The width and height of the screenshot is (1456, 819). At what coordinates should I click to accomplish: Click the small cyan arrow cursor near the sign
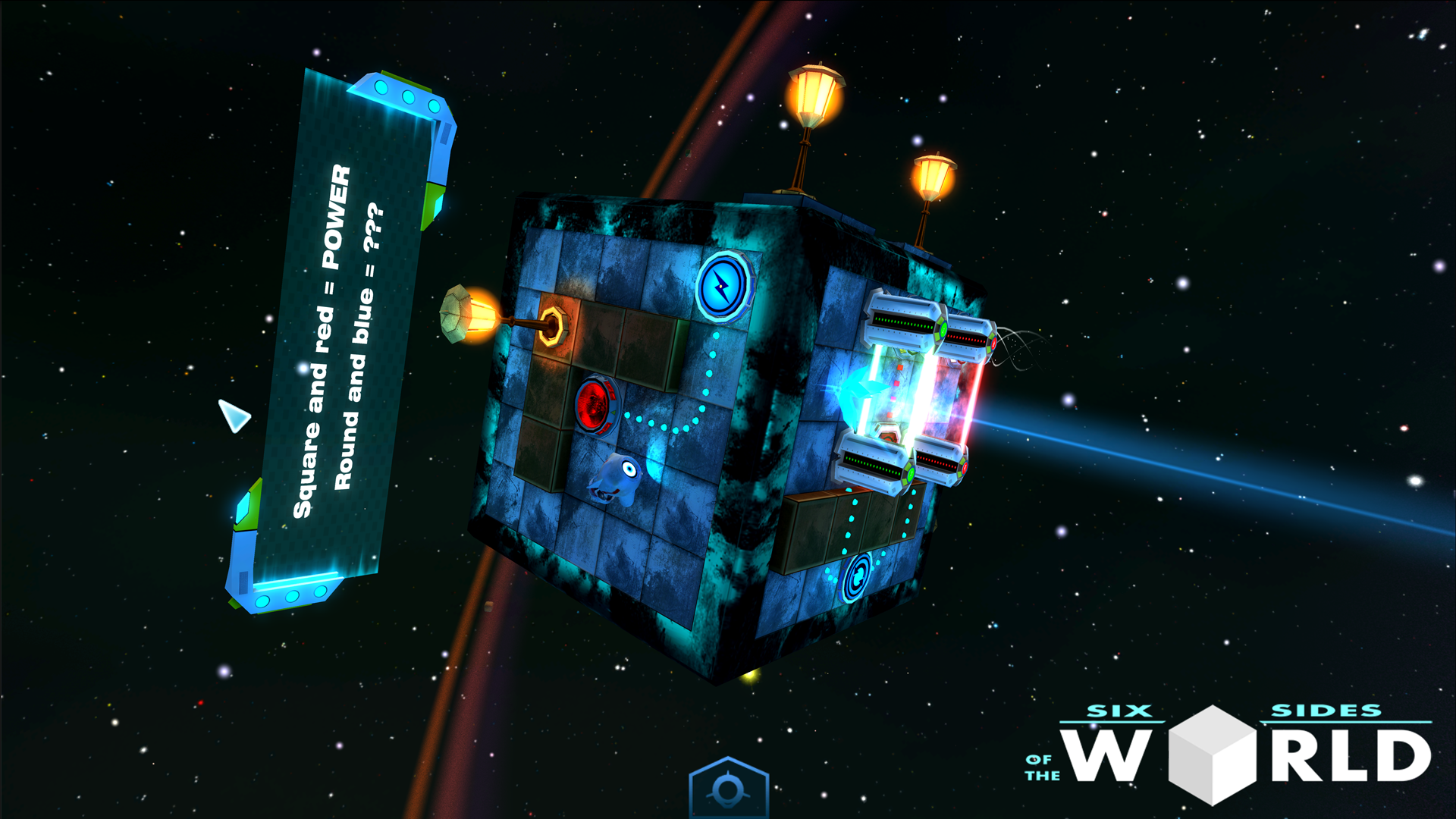coord(232,414)
